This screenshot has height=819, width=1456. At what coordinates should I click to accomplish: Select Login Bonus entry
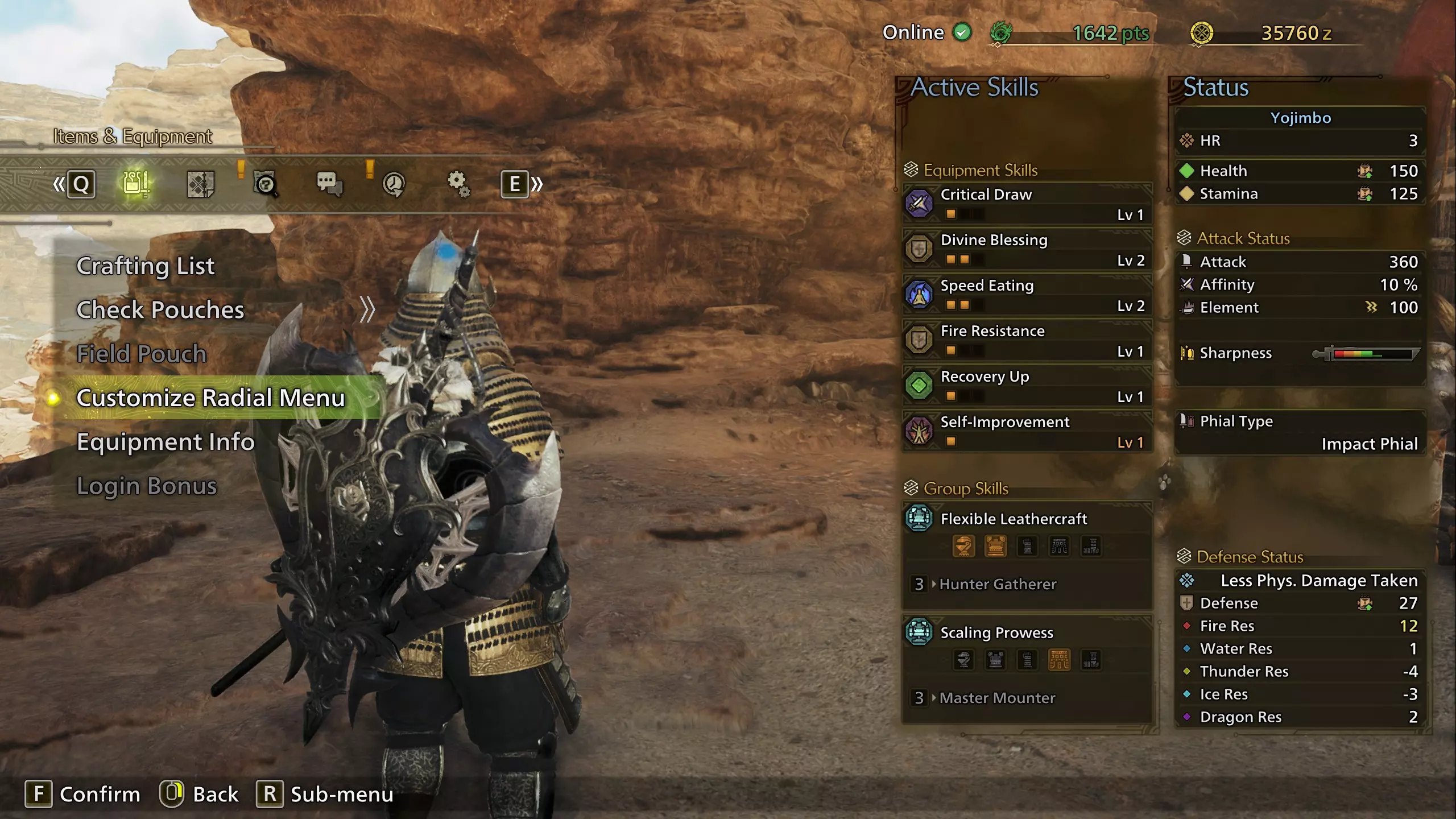[147, 486]
